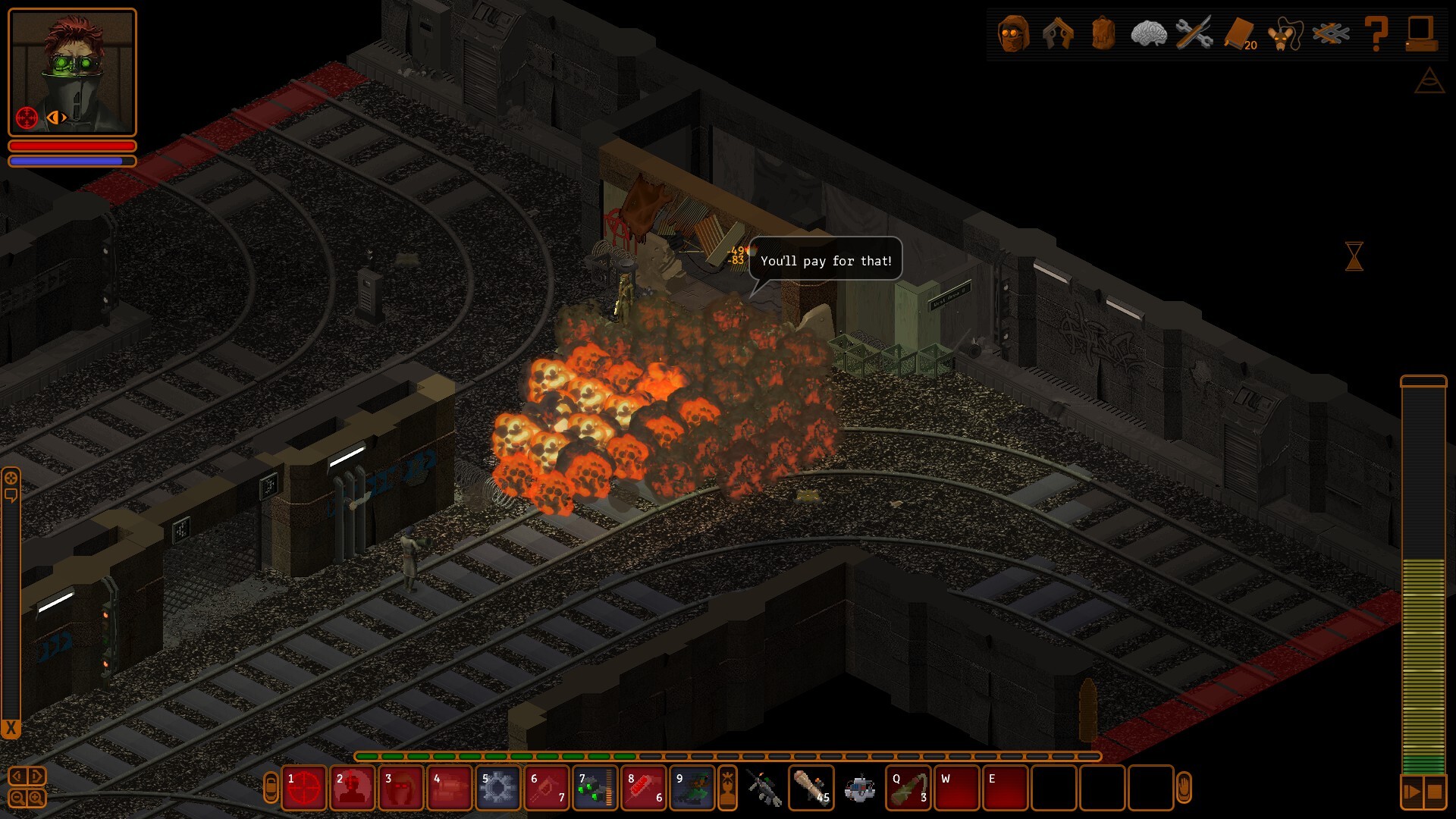
Task: Activate the red crosshair ability in slot 1
Action: pos(303,787)
